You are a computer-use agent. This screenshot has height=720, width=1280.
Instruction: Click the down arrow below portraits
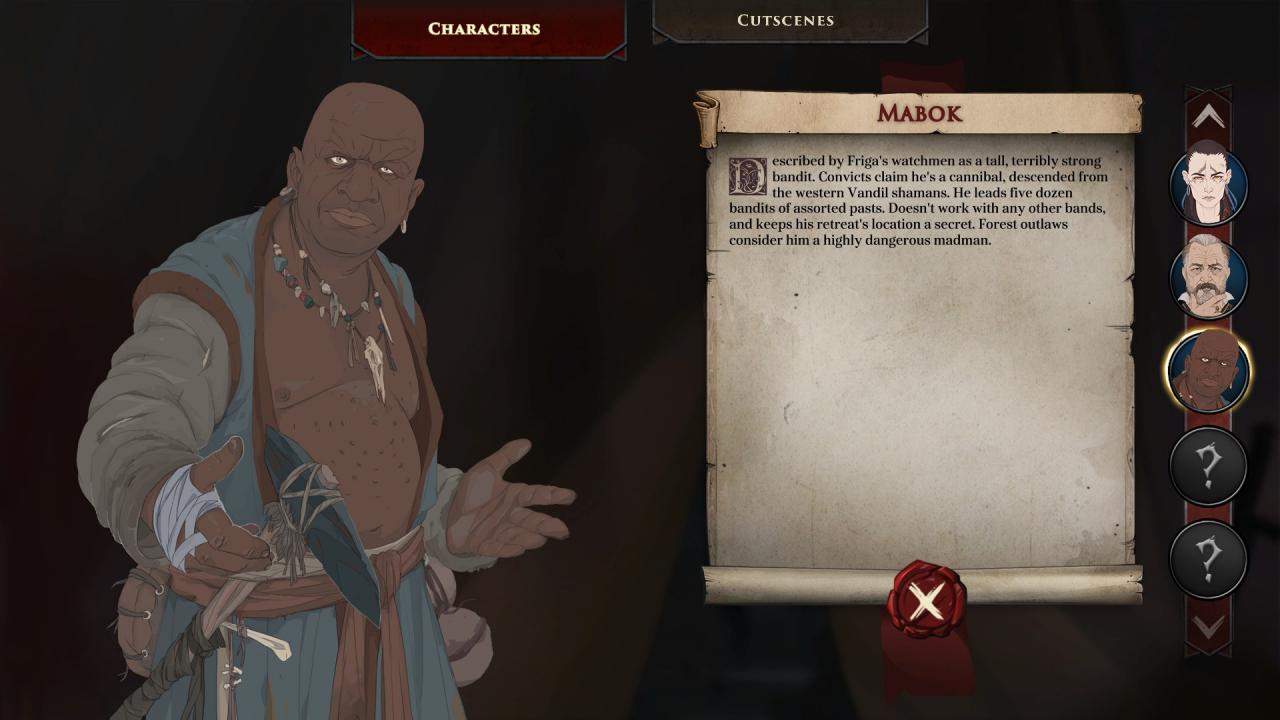[1208, 627]
